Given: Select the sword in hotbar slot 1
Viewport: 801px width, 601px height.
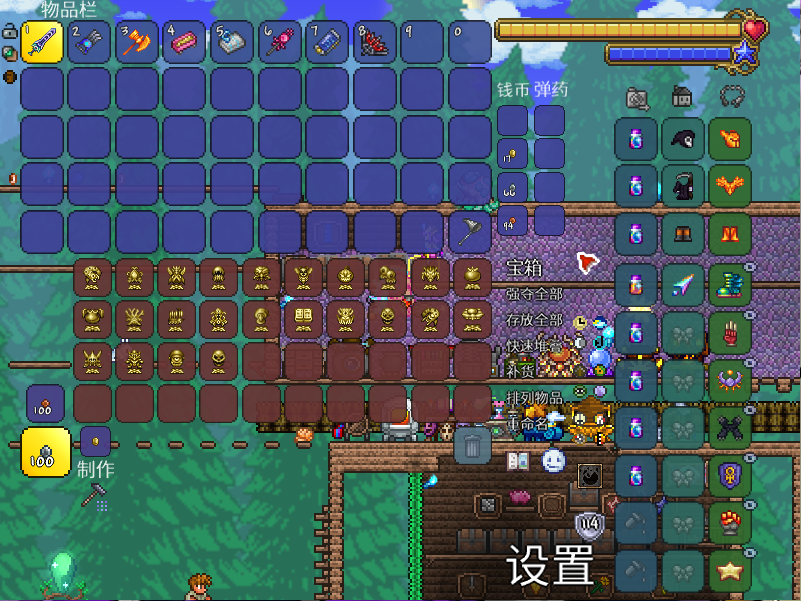Looking at the screenshot, I should coord(42,43).
